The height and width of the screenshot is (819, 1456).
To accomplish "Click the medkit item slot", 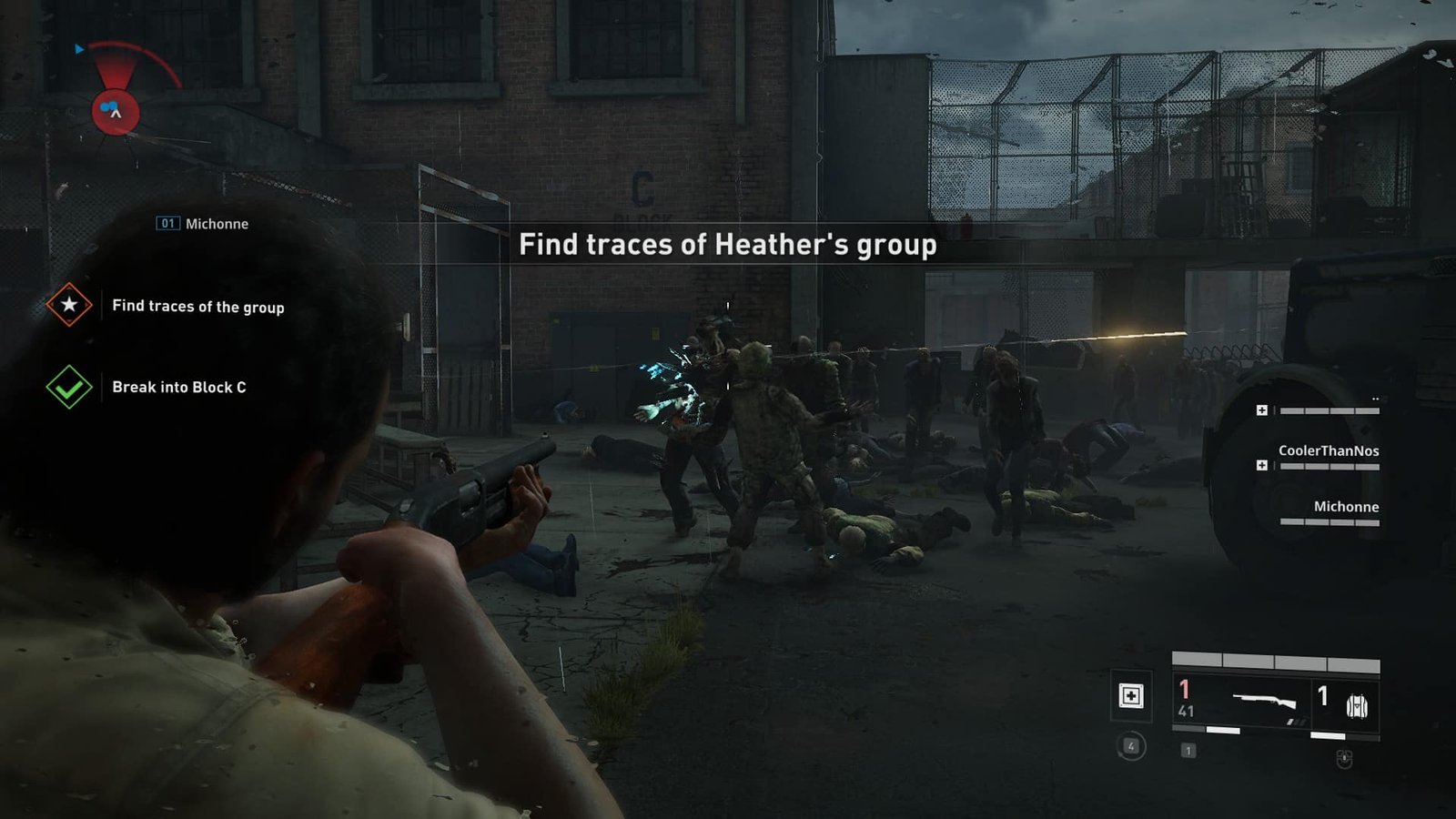I will tap(1131, 697).
